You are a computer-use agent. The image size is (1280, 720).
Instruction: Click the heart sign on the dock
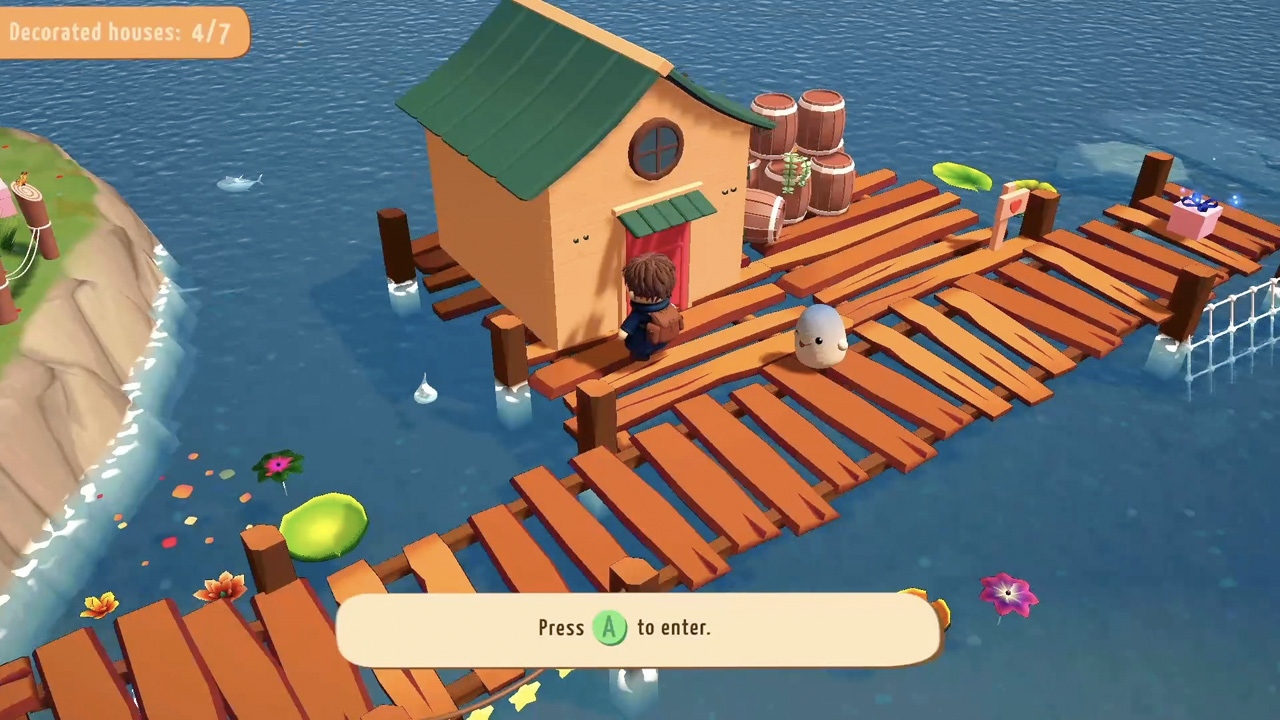coord(1016,204)
